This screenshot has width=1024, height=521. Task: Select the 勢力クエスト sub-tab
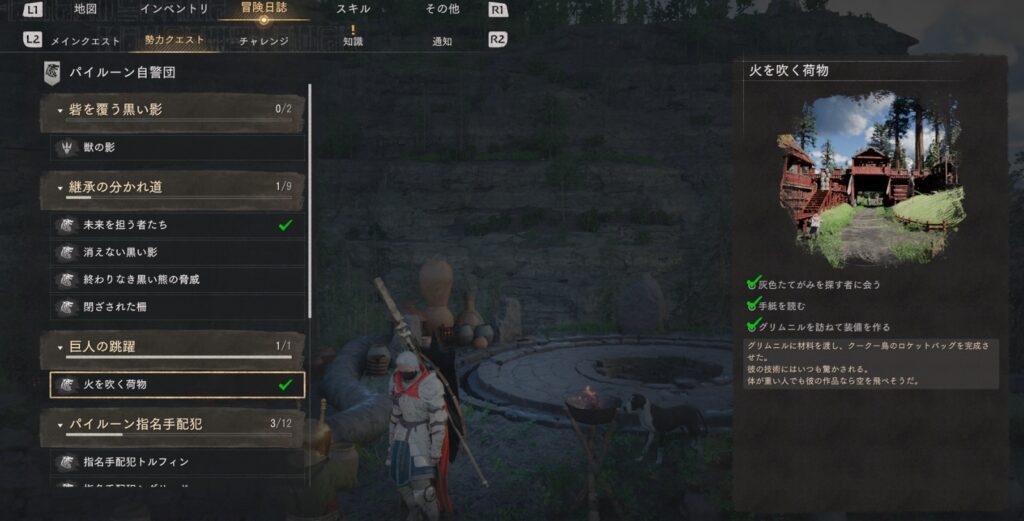point(174,41)
